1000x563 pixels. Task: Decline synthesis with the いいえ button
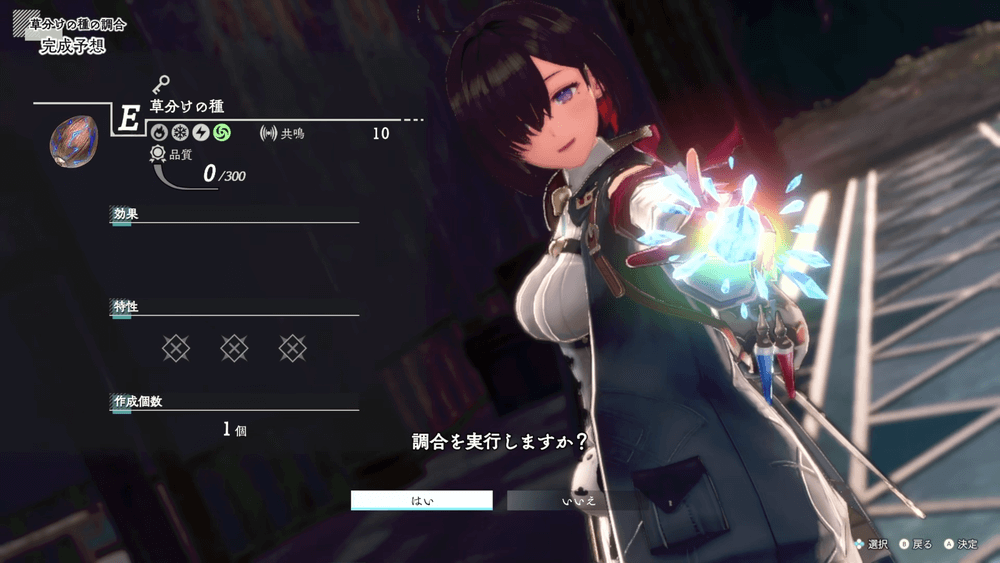pos(577,500)
